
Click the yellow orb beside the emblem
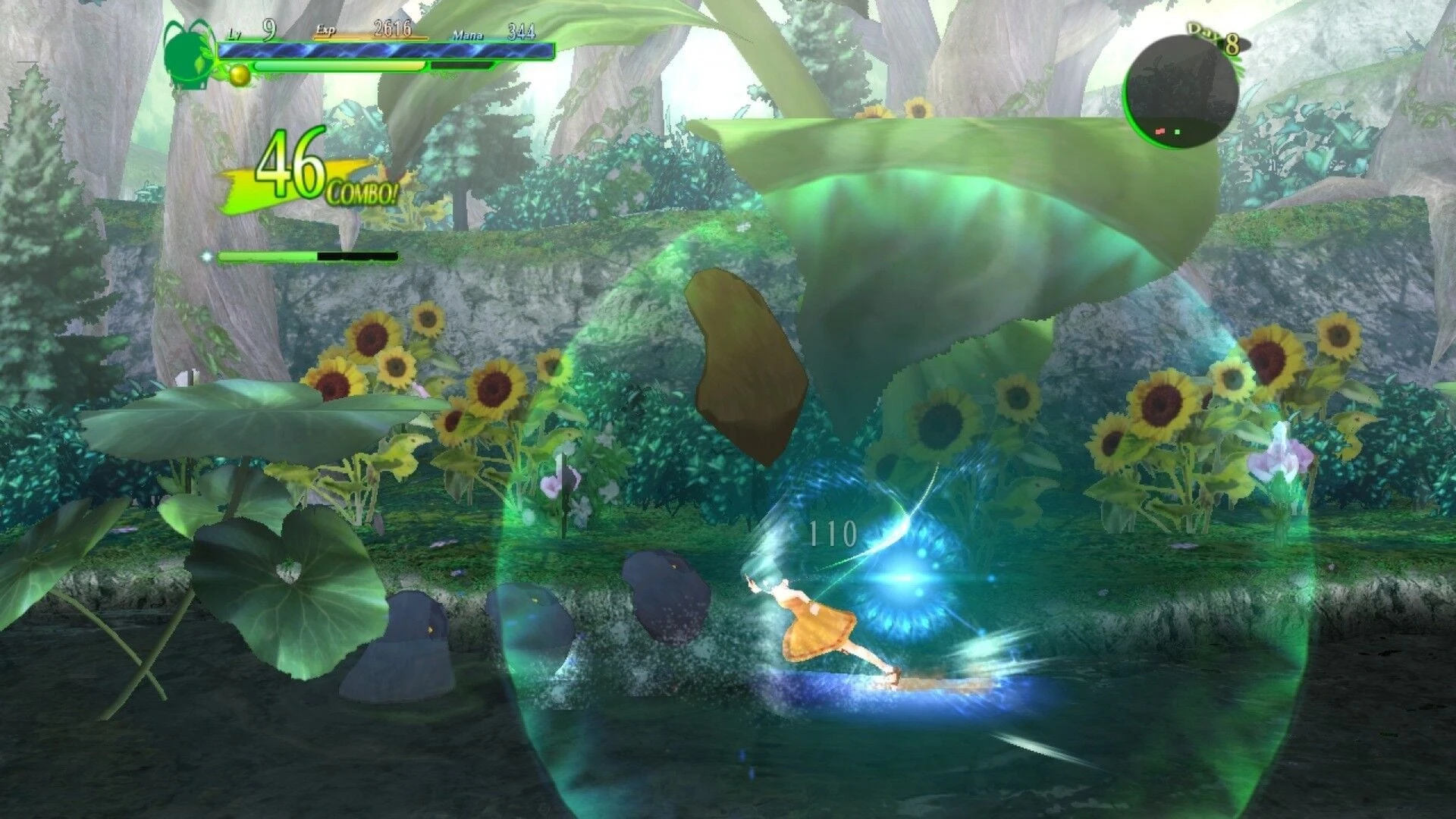(x=240, y=74)
